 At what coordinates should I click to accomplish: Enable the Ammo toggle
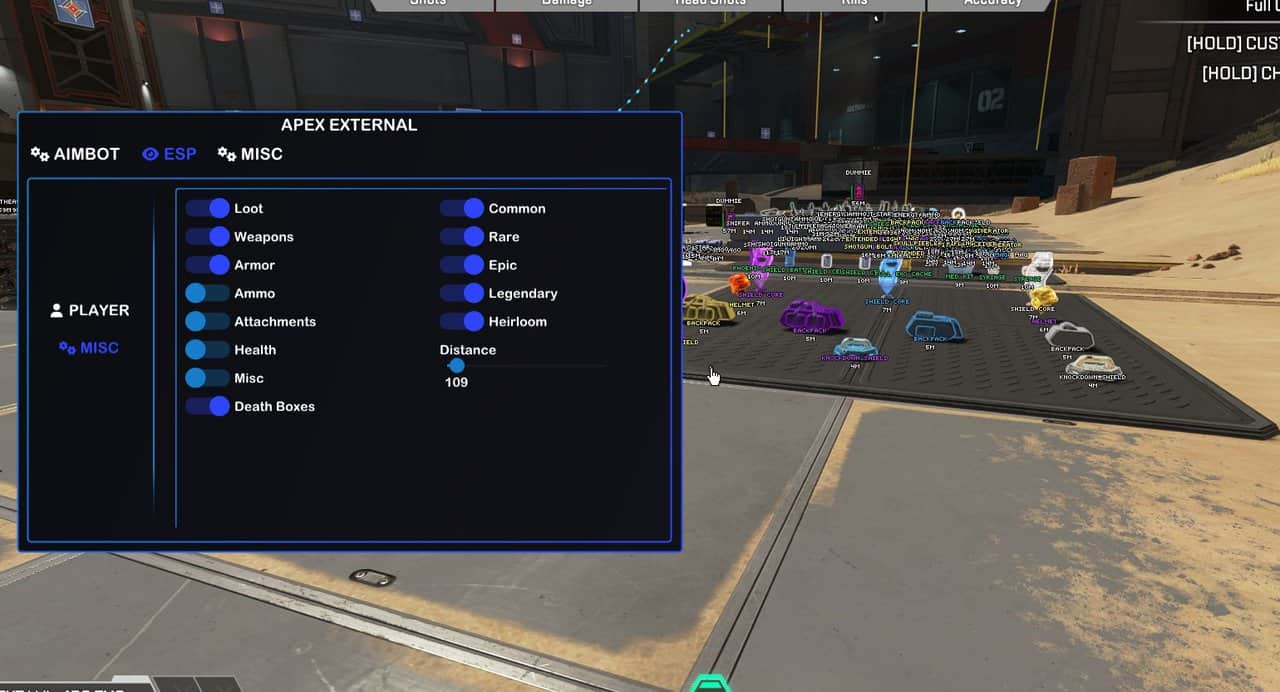[207, 293]
